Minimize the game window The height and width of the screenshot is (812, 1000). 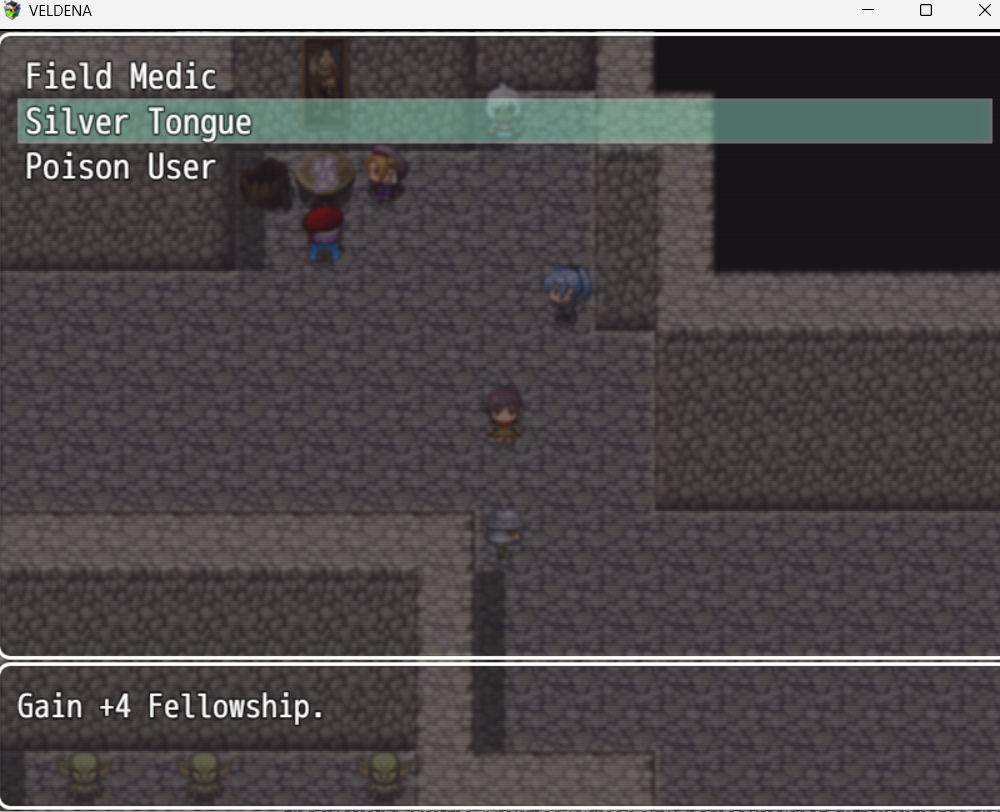(867, 11)
